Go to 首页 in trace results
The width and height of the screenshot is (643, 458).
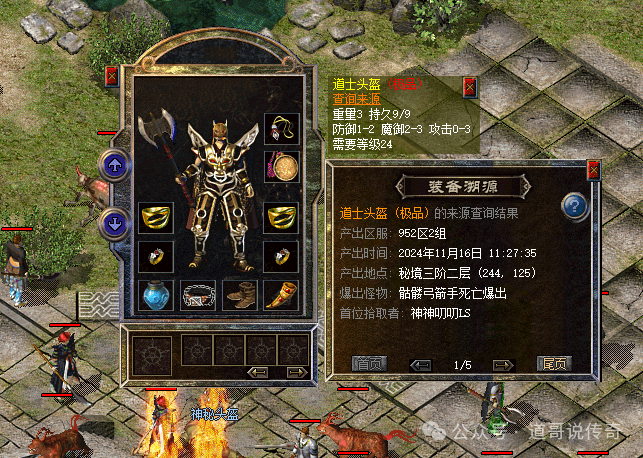pyautogui.click(x=368, y=364)
